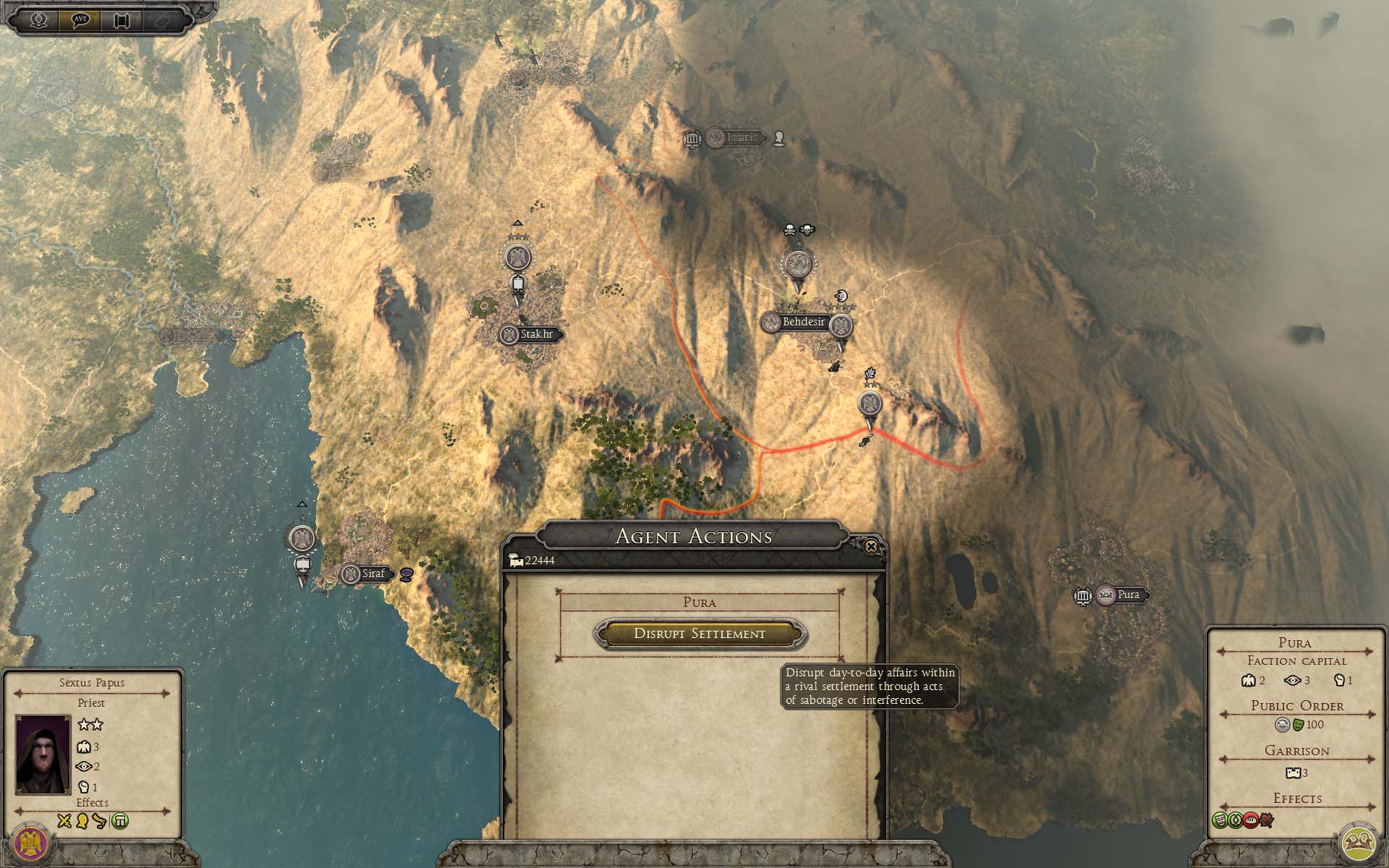Screen dimensions: 1389x868
Task: Select the Sextus Papus priest portrait
Action: pyautogui.click(x=43, y=754)
